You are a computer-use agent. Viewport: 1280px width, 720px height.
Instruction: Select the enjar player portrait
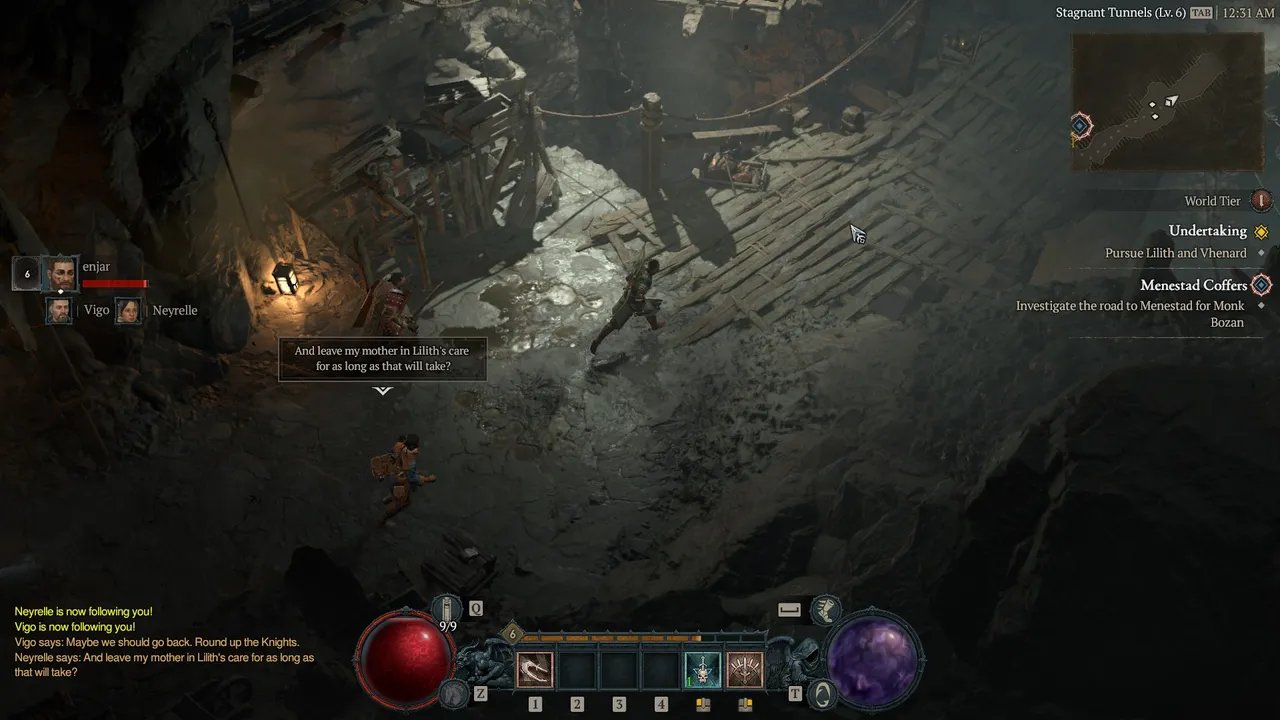click(60, 273)
